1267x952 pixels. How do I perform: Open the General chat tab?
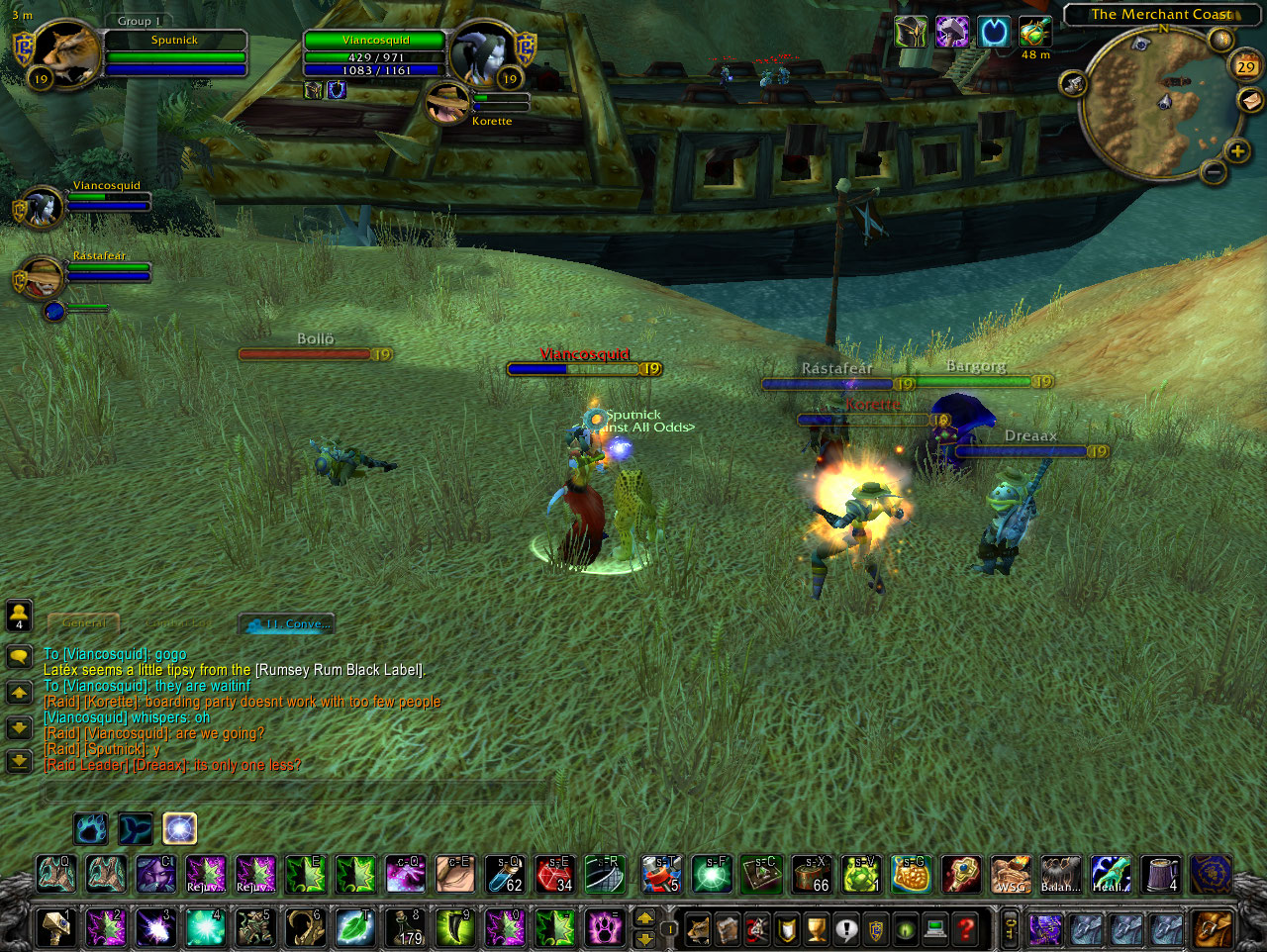[84, 623]
